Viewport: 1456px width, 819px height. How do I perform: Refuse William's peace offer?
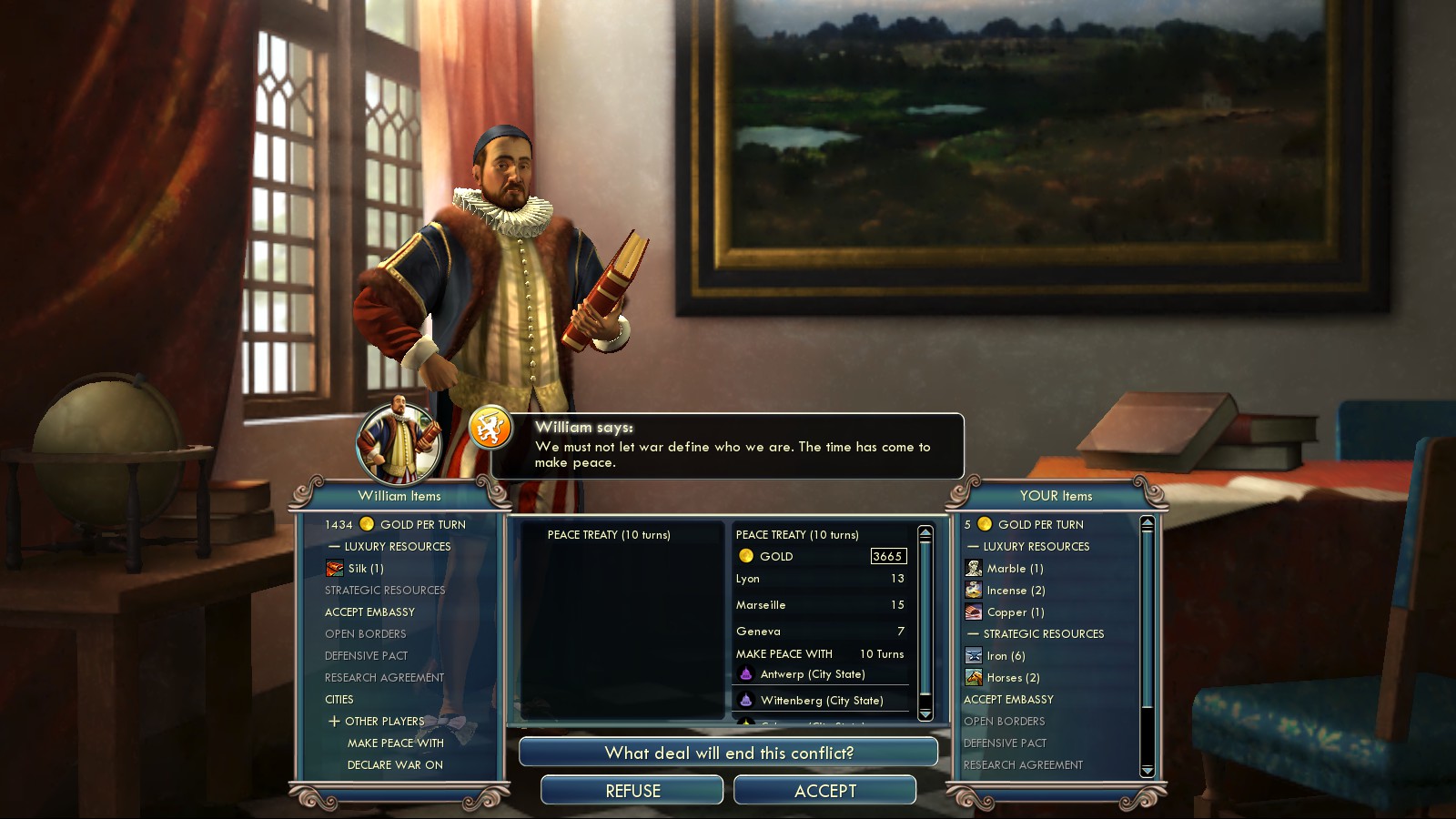click(632, 791)
